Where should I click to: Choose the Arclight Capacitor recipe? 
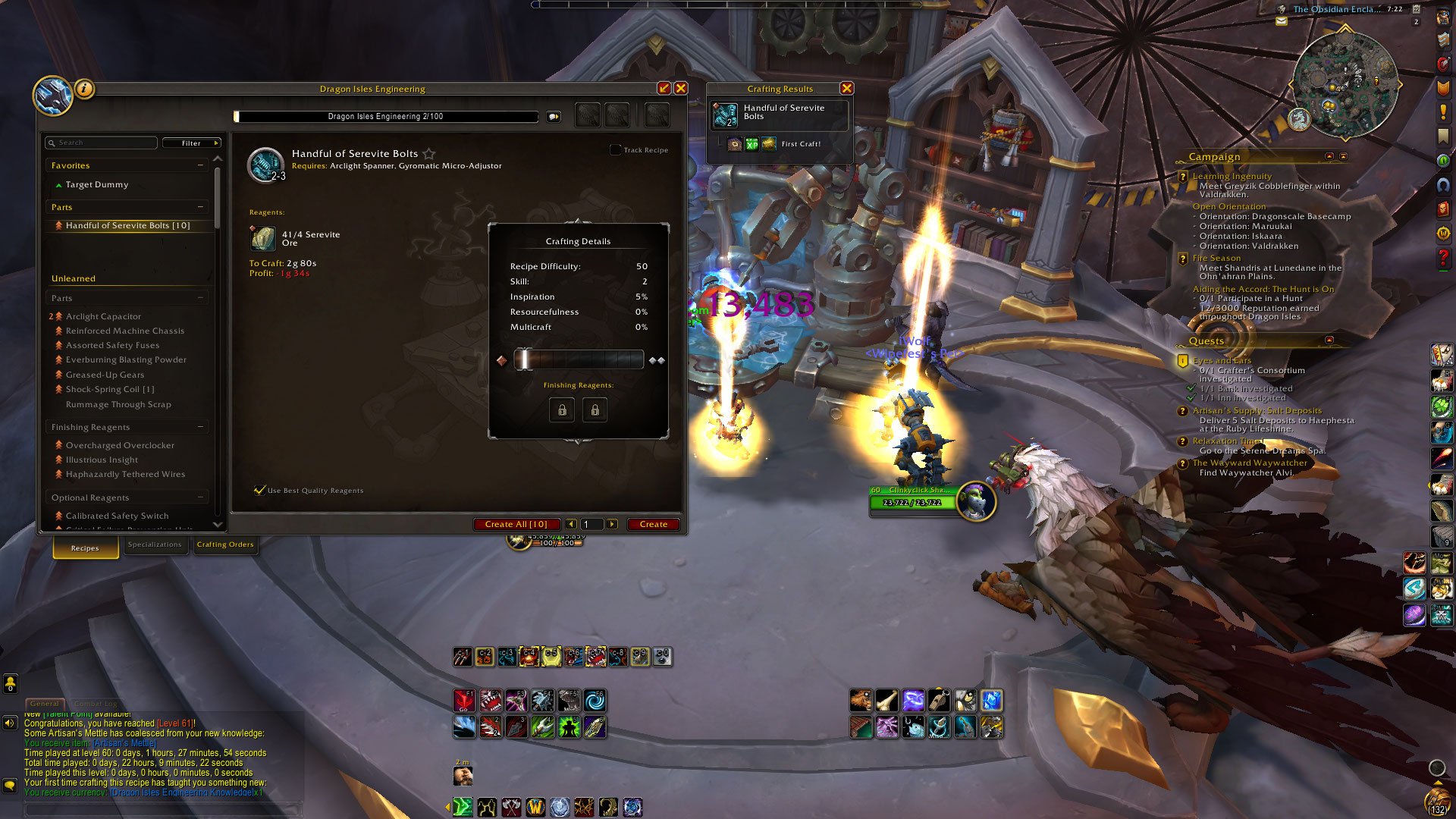point(103,316)
